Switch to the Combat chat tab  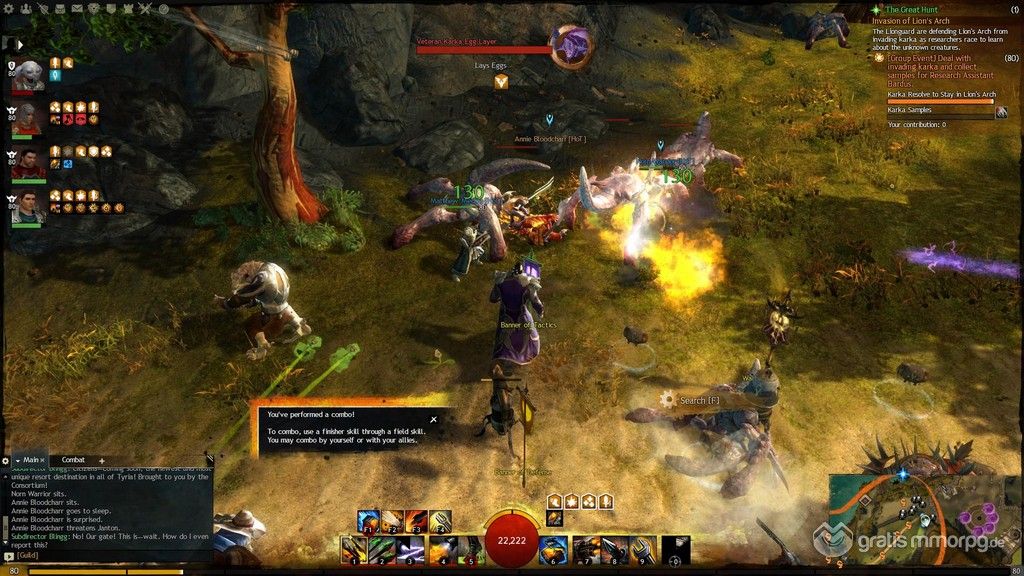pyautogui.click(x=73, y=460)
